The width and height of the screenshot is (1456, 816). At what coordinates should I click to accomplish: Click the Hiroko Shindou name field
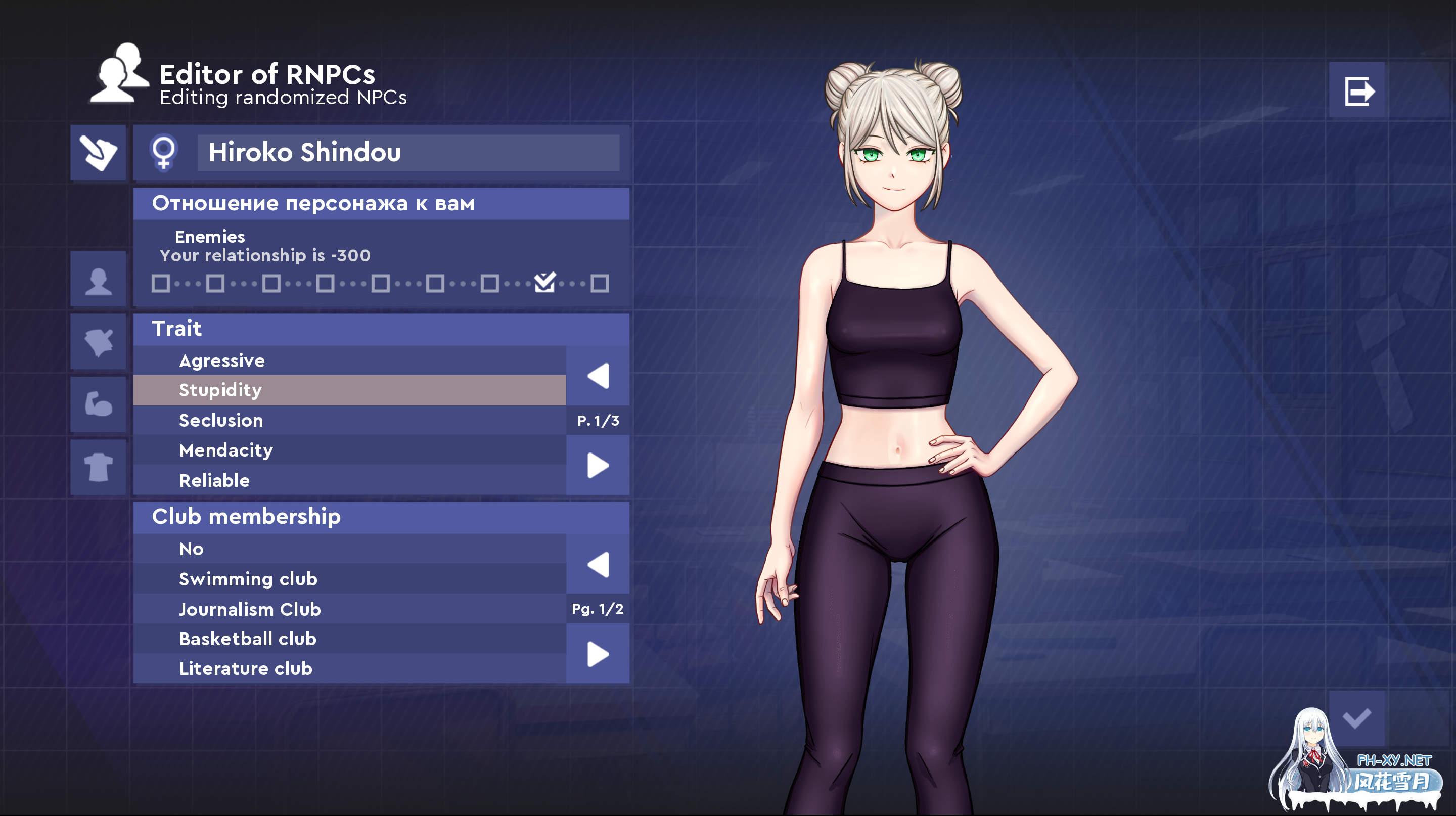point(408,153)
